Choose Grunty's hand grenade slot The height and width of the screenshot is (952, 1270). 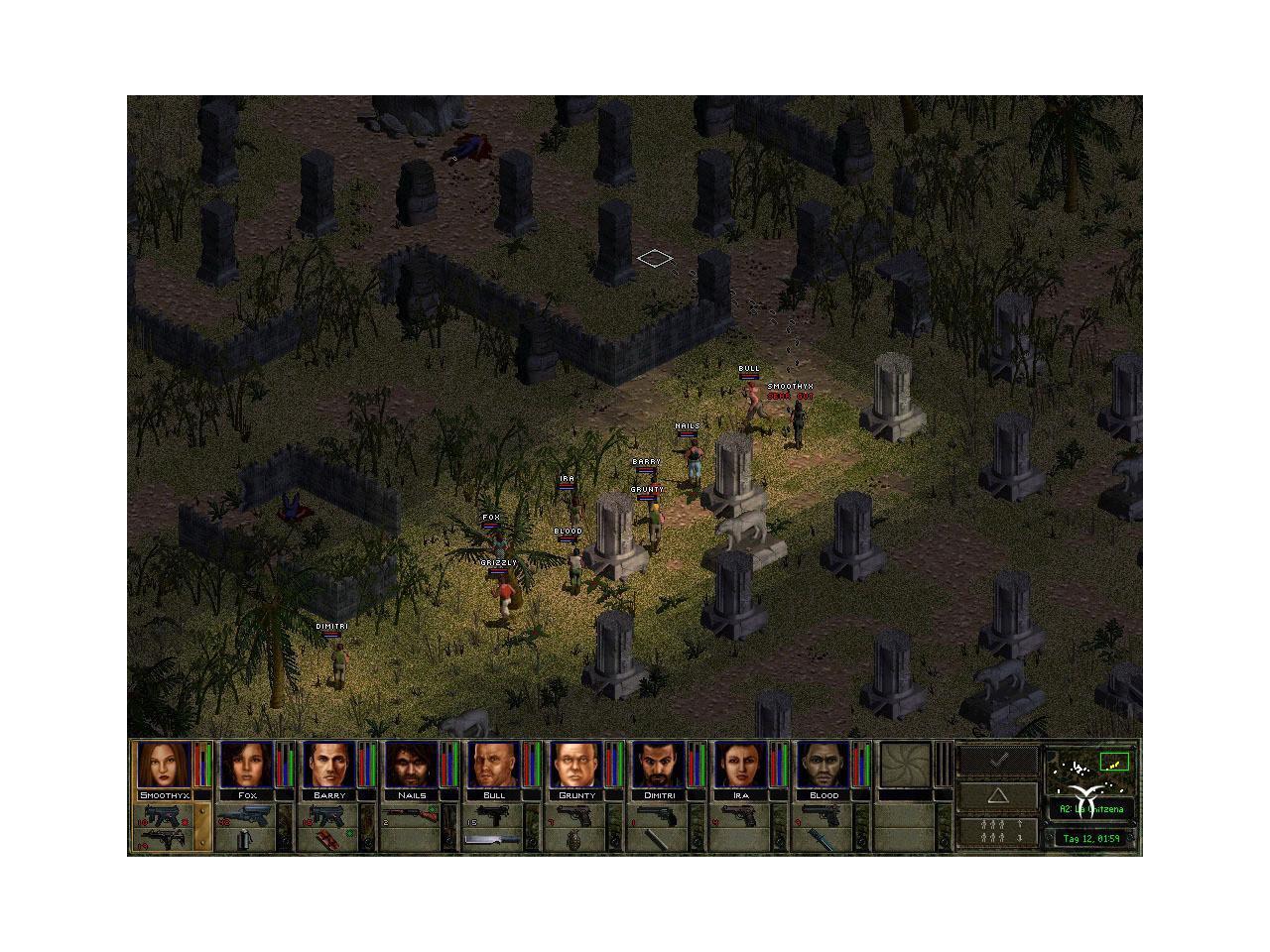[576, 840]
